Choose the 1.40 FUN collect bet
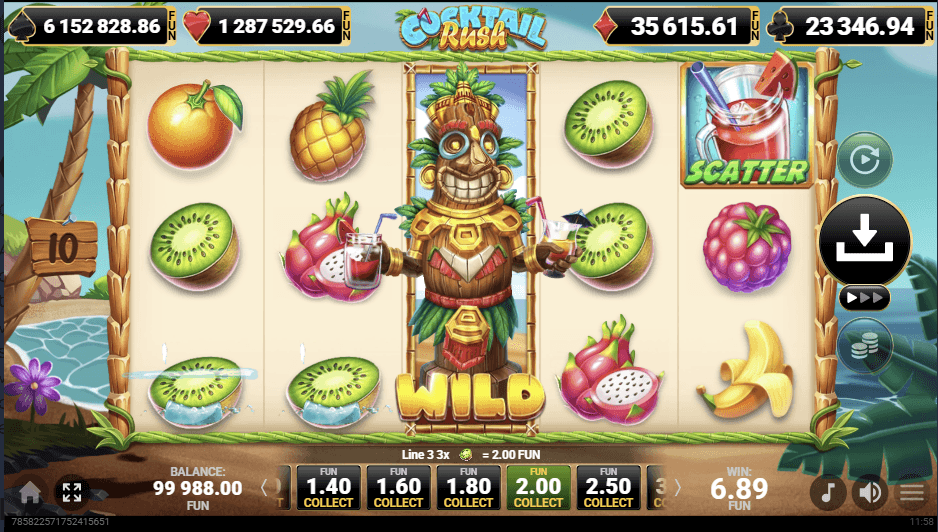Viewport: 938px width, 532px height. coord(329,487)
